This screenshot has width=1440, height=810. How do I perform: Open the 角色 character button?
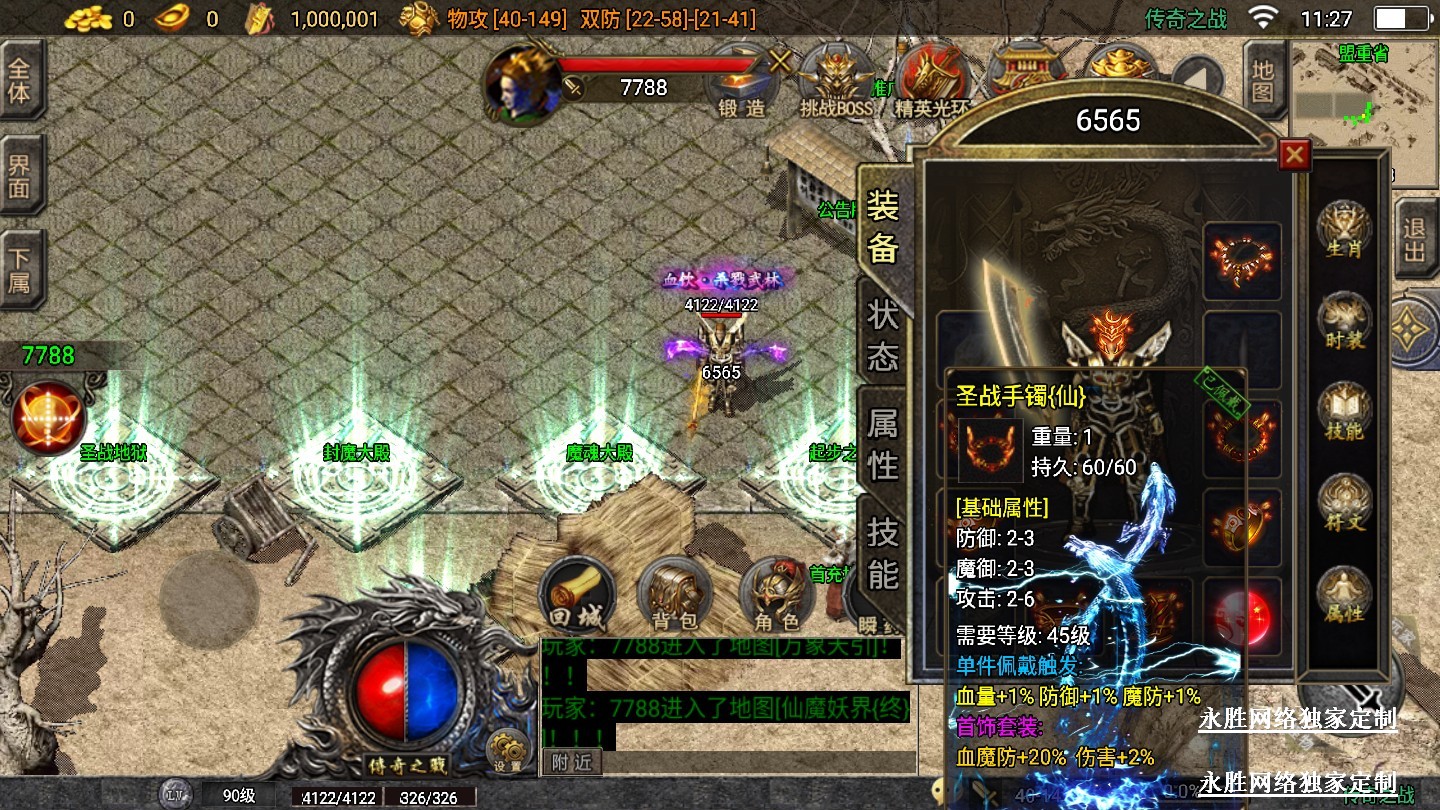click(x=776, y=597)
